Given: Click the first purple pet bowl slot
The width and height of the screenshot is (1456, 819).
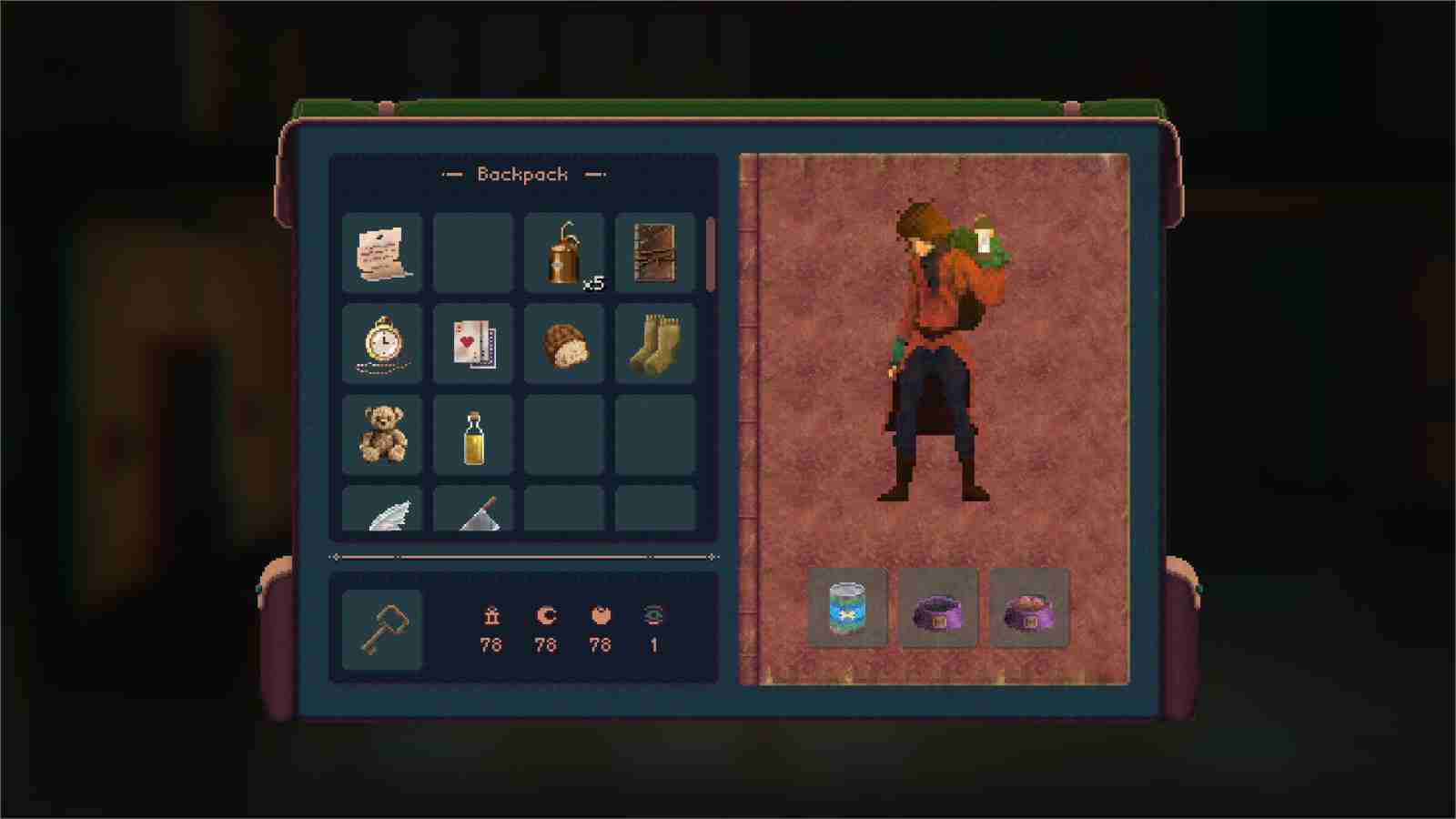Looking at the screenshot, I should click(938, 608).
